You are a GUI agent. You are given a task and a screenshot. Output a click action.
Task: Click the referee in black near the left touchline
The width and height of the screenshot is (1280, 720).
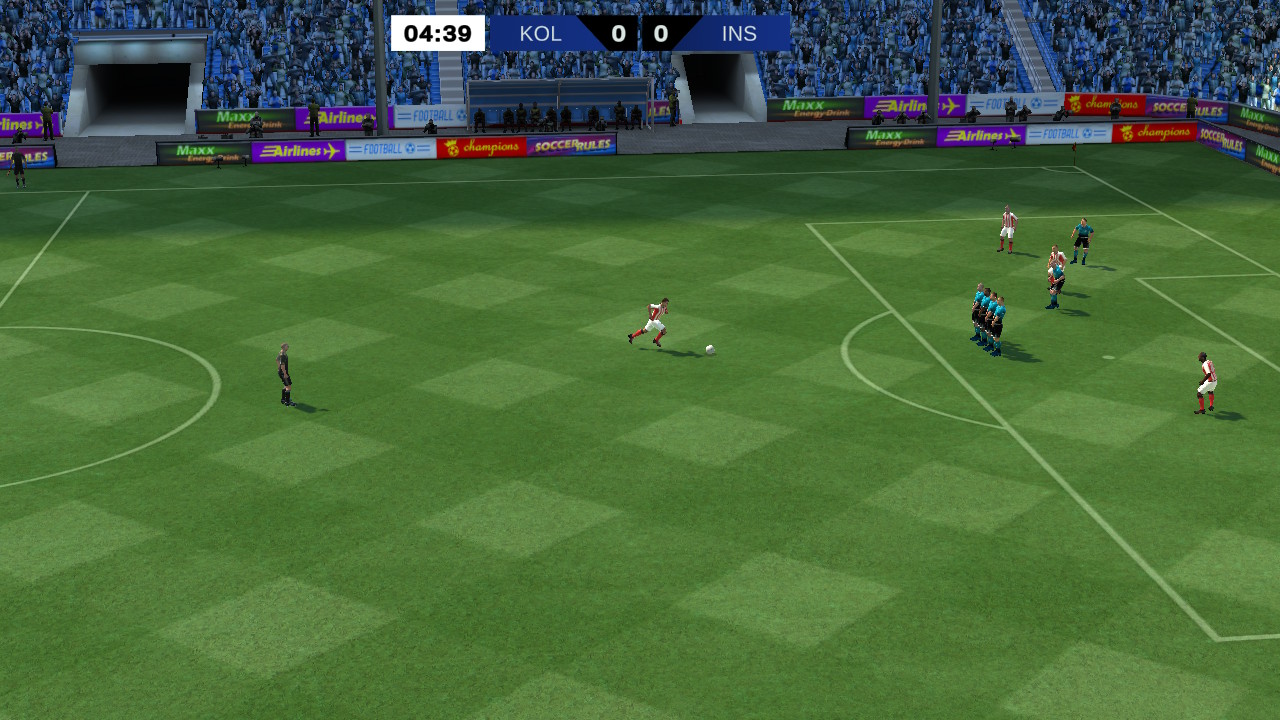pyautogui.click(x=283, y=378)
